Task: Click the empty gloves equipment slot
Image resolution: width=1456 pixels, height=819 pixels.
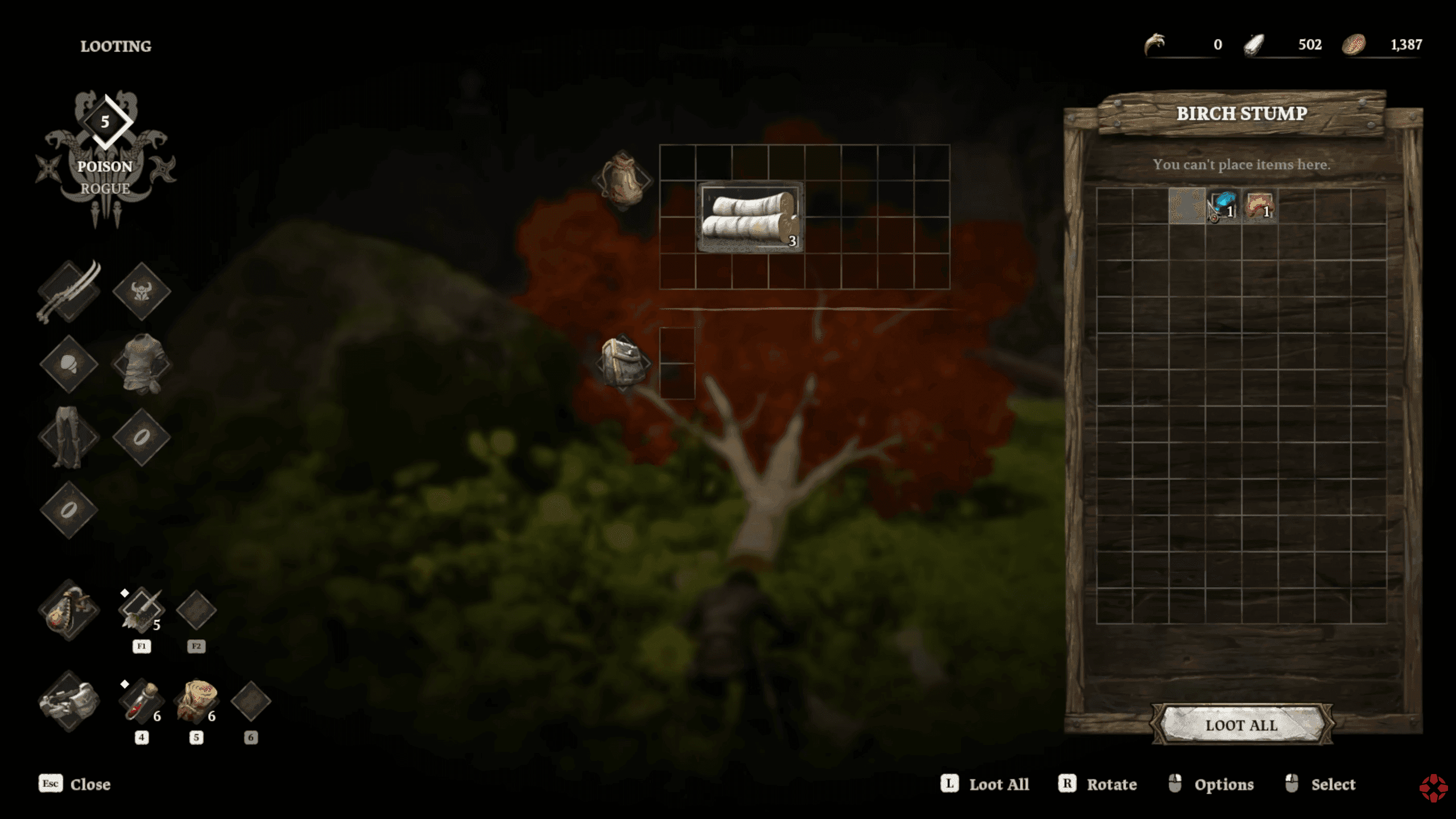Action: coord(69,364)
